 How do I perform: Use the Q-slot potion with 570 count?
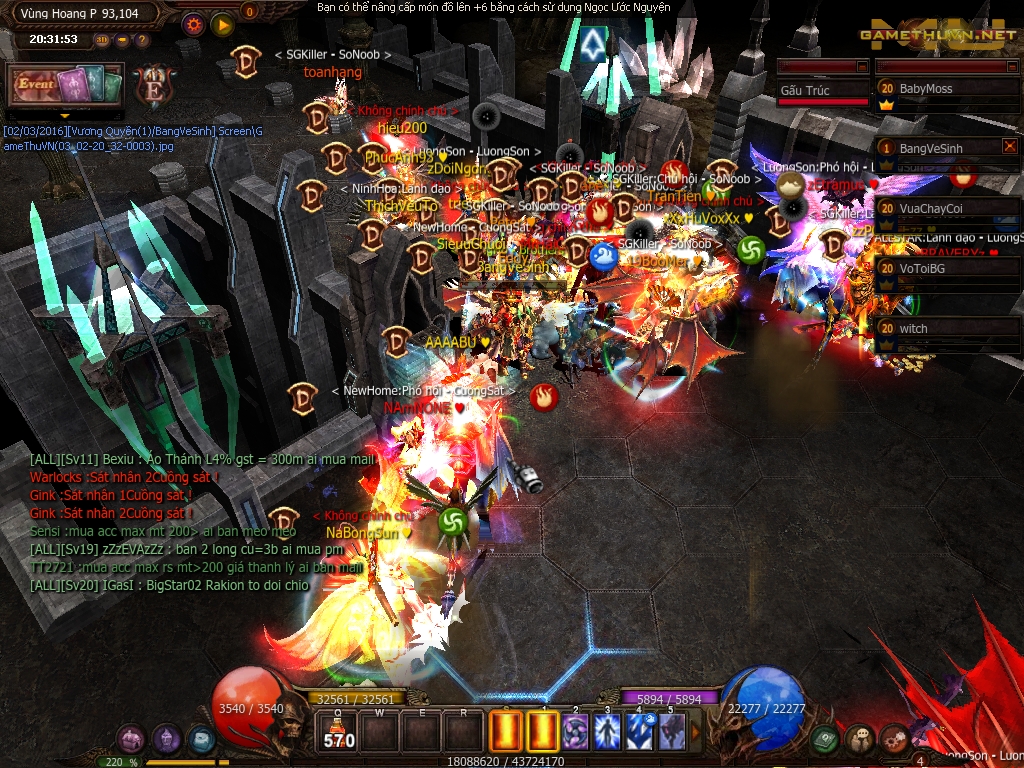(340, 732)
